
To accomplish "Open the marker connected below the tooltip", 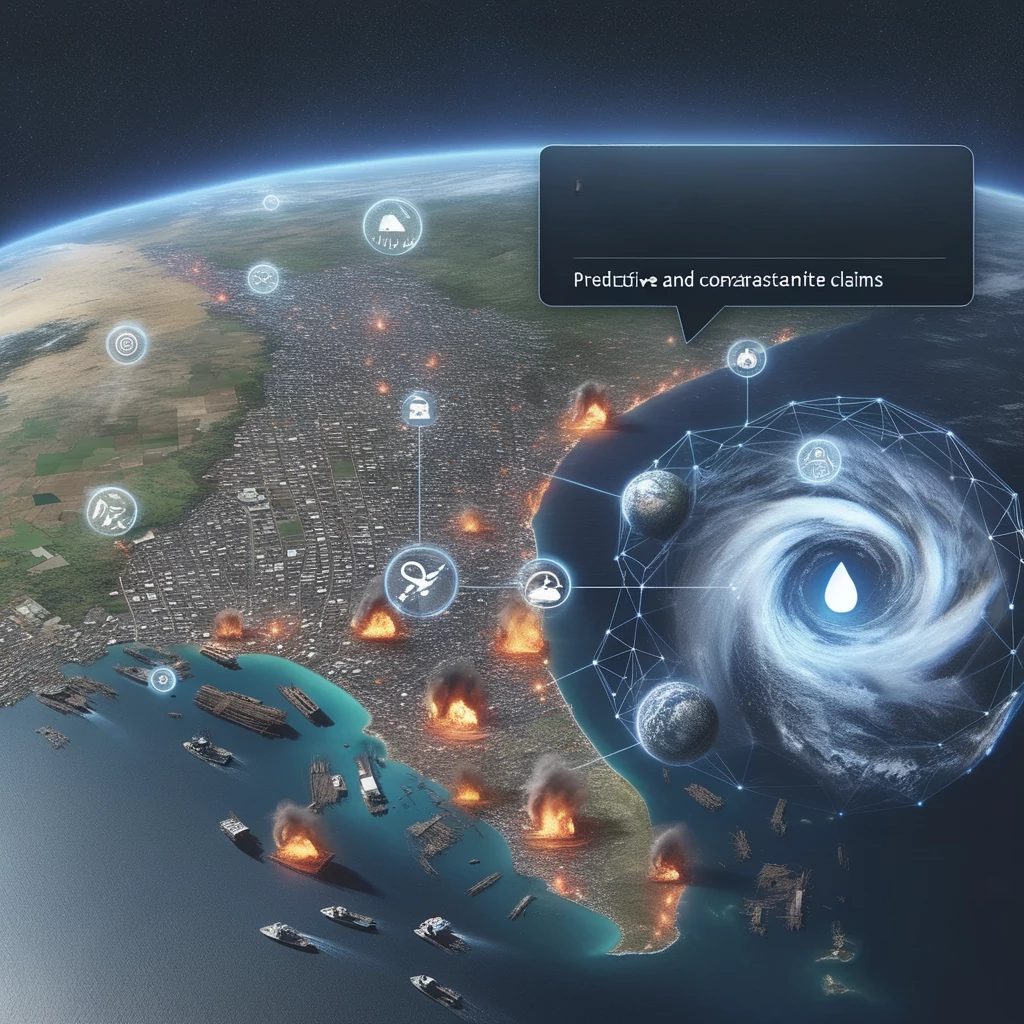I will point(746,357).
